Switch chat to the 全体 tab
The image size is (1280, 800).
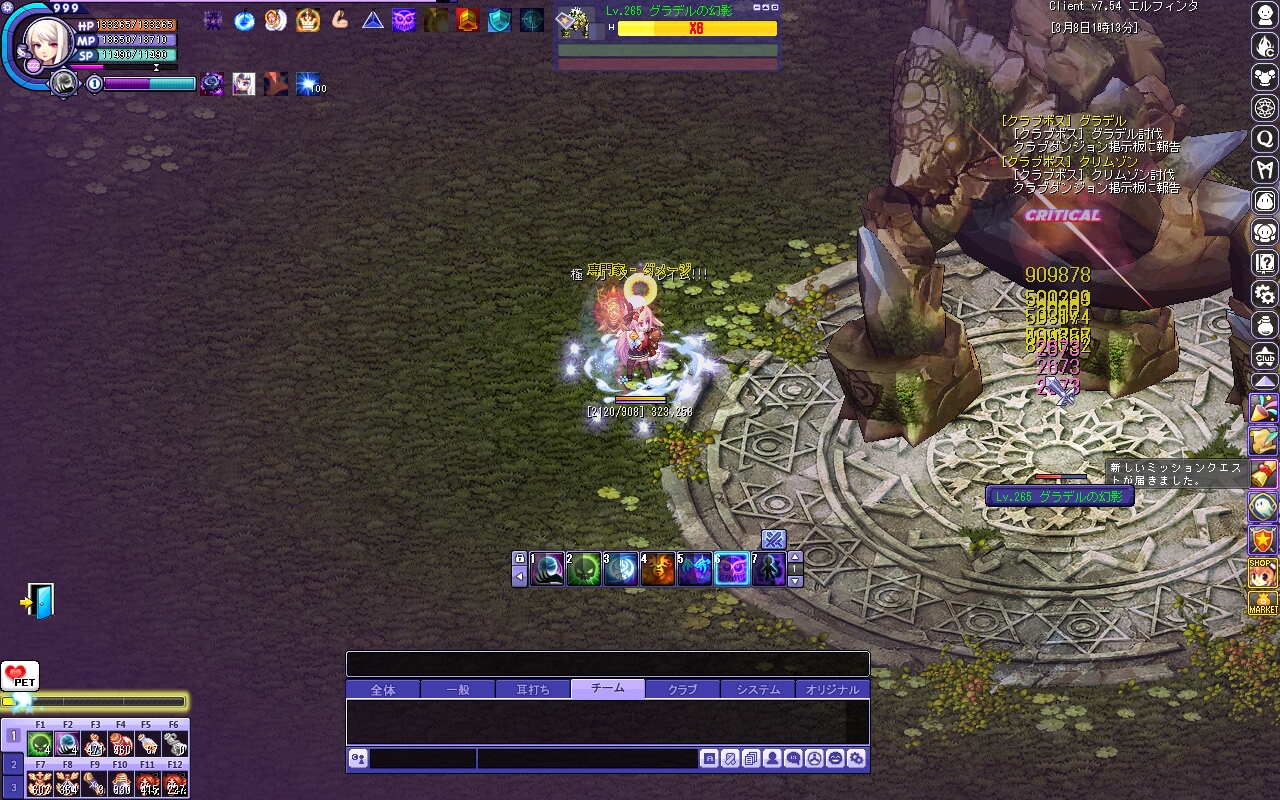[383, 689]
